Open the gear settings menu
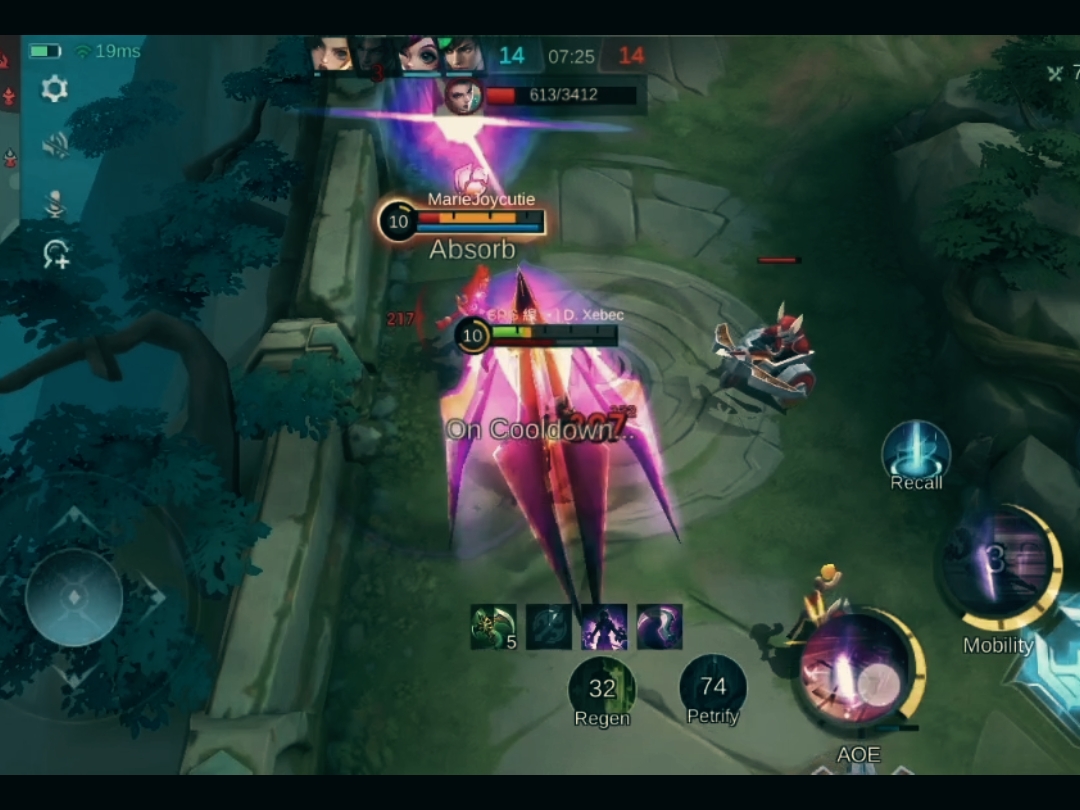The height and width of the screenshot is (810, 1080). pyautogui.click(x=55, y=90)
